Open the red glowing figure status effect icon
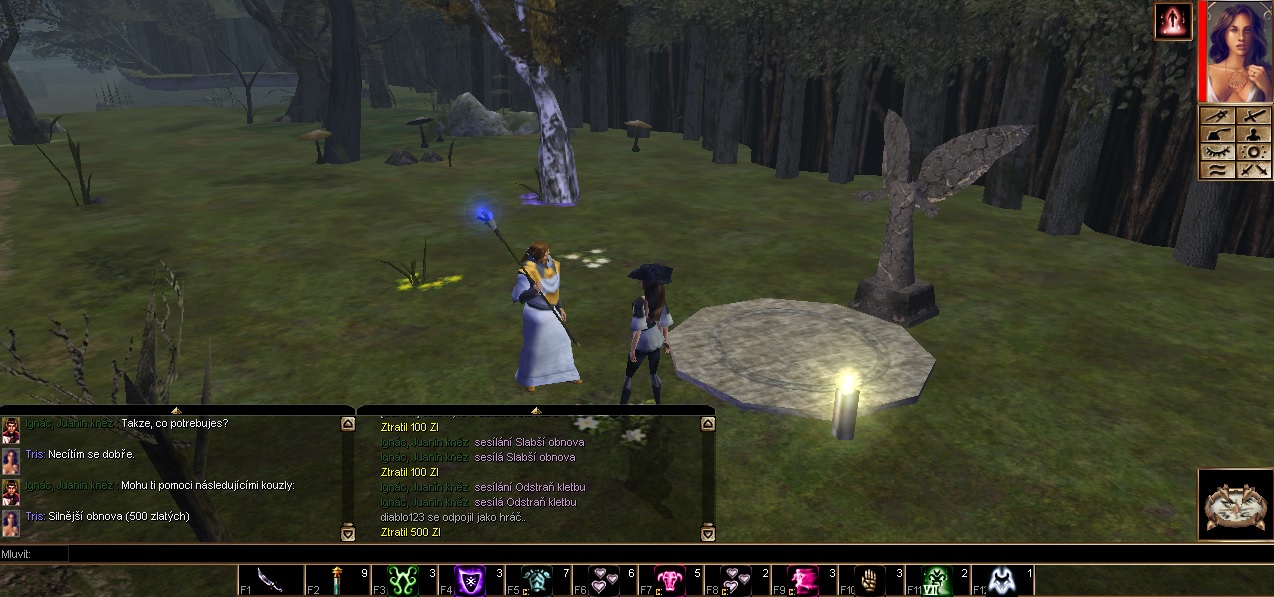The image size is (1274, 597). (1172, 21)
